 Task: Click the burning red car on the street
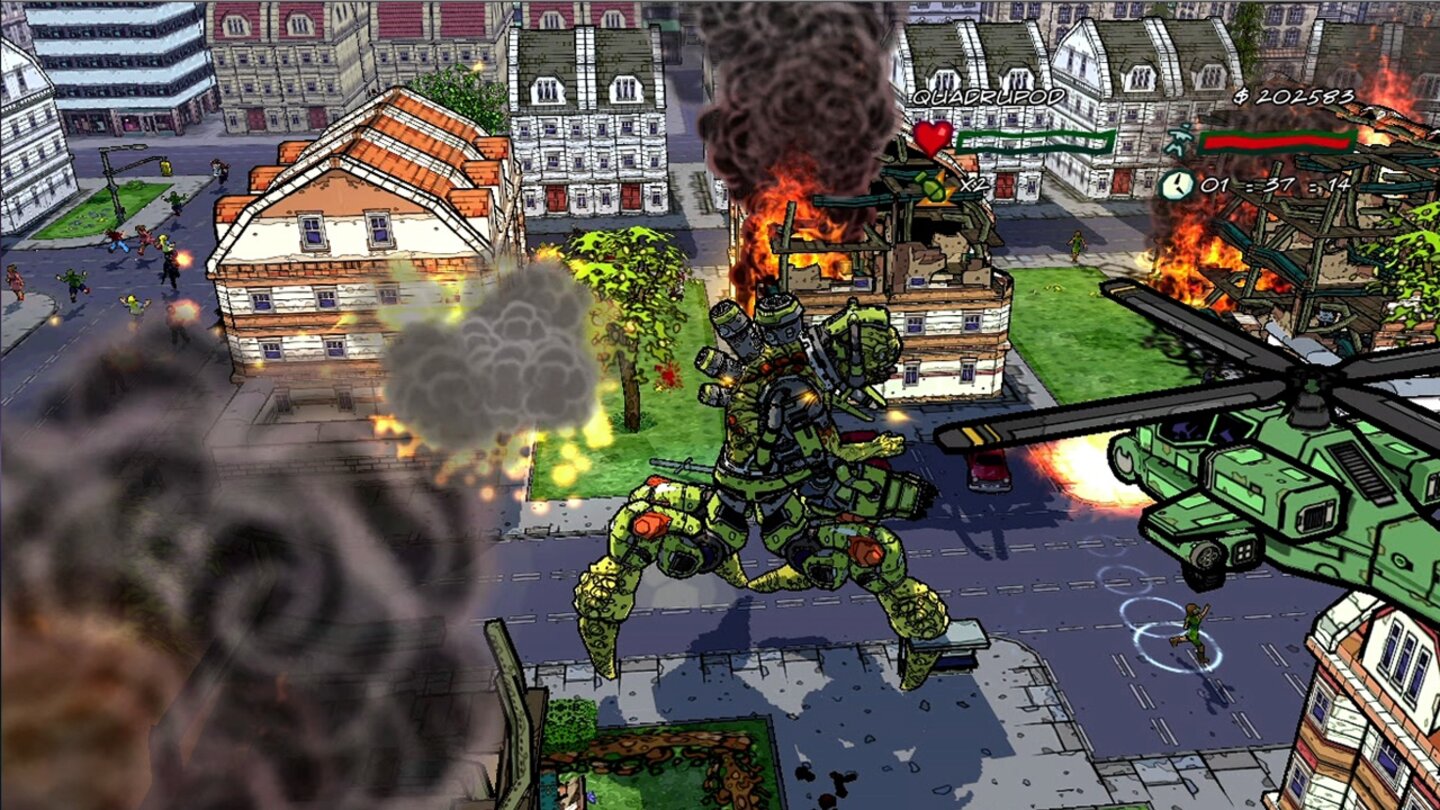pyautogui.click(x=988, y=470)
